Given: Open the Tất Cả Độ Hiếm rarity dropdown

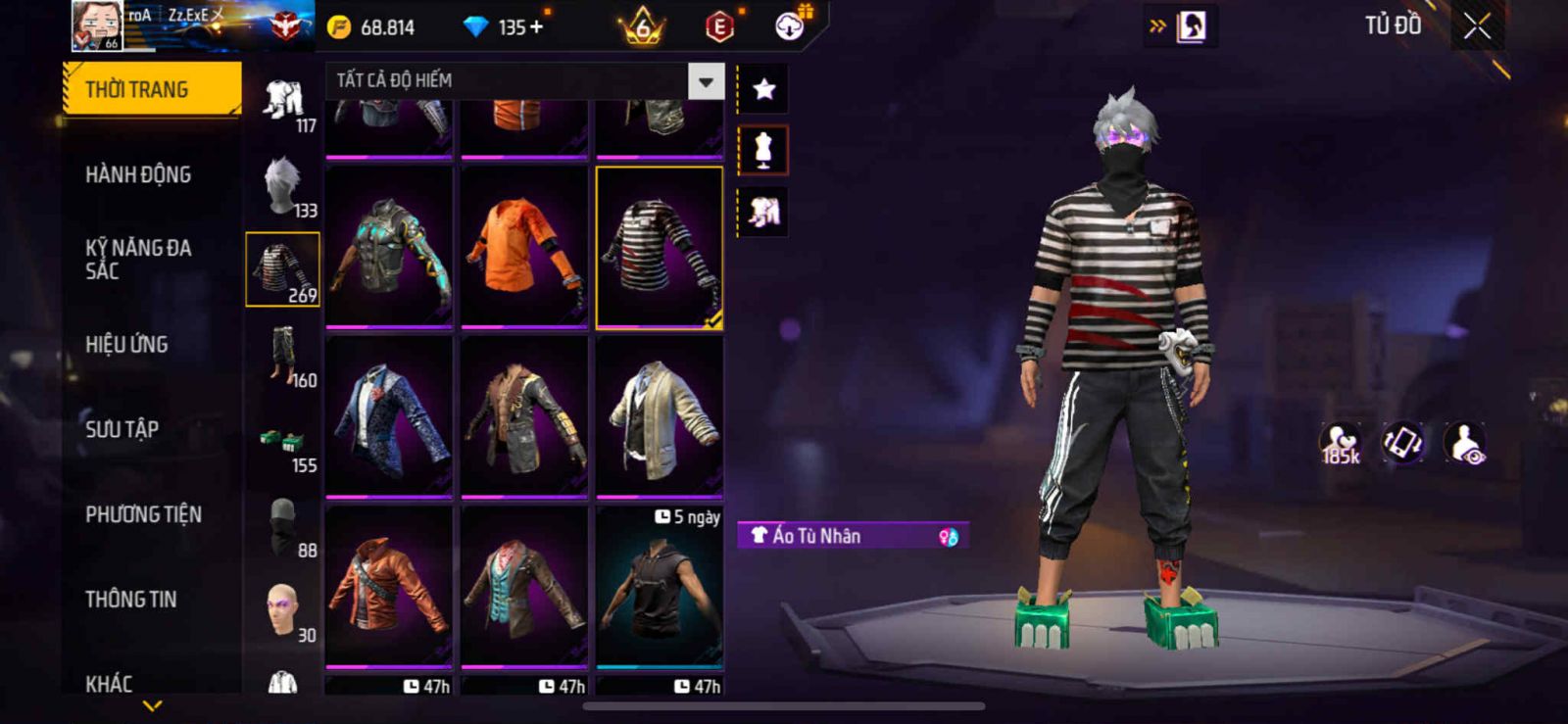Looking at the screenshot, I should pyautogui.click(x=706, y=81).
